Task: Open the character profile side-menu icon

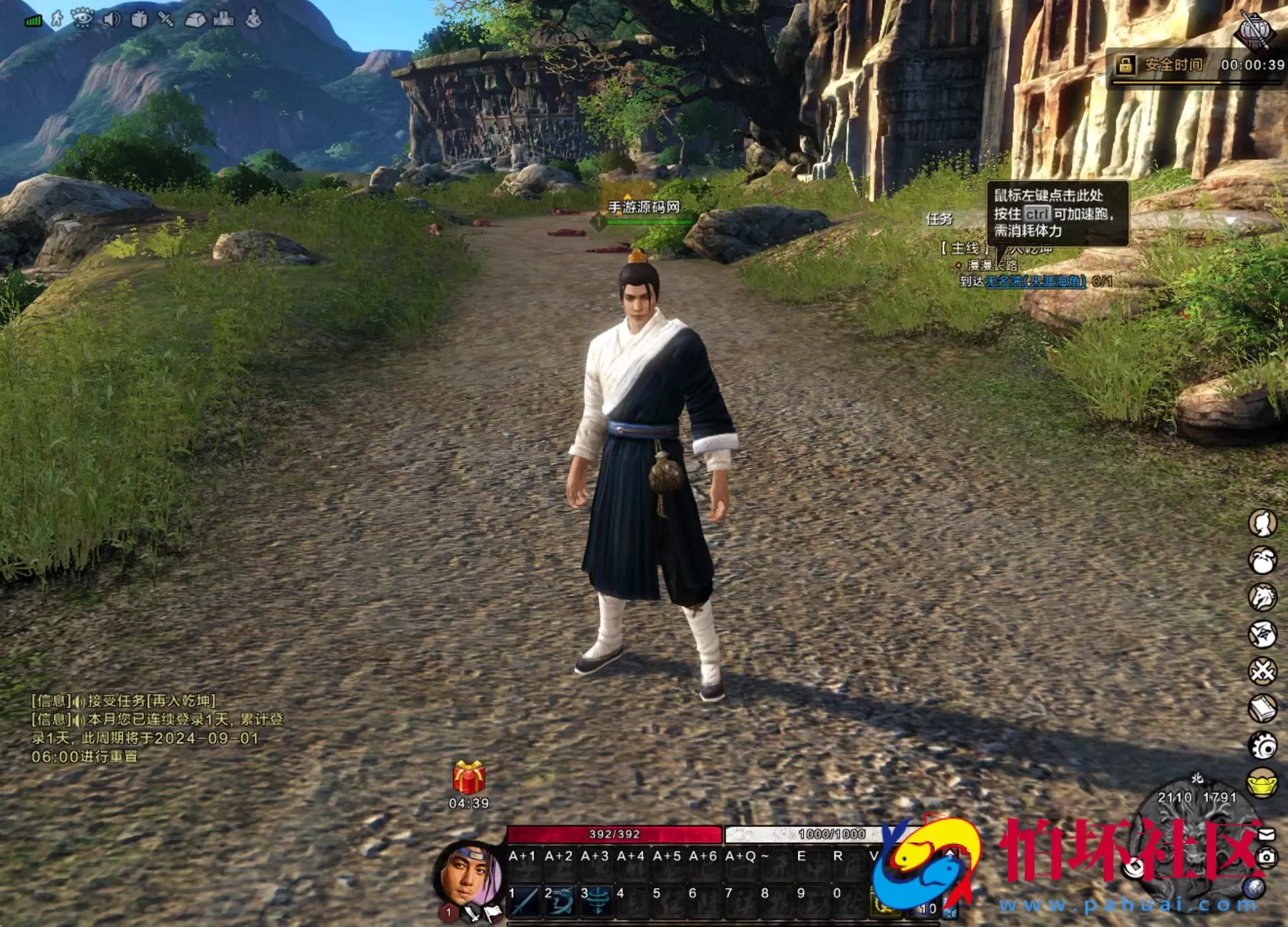Action: 1263,523
